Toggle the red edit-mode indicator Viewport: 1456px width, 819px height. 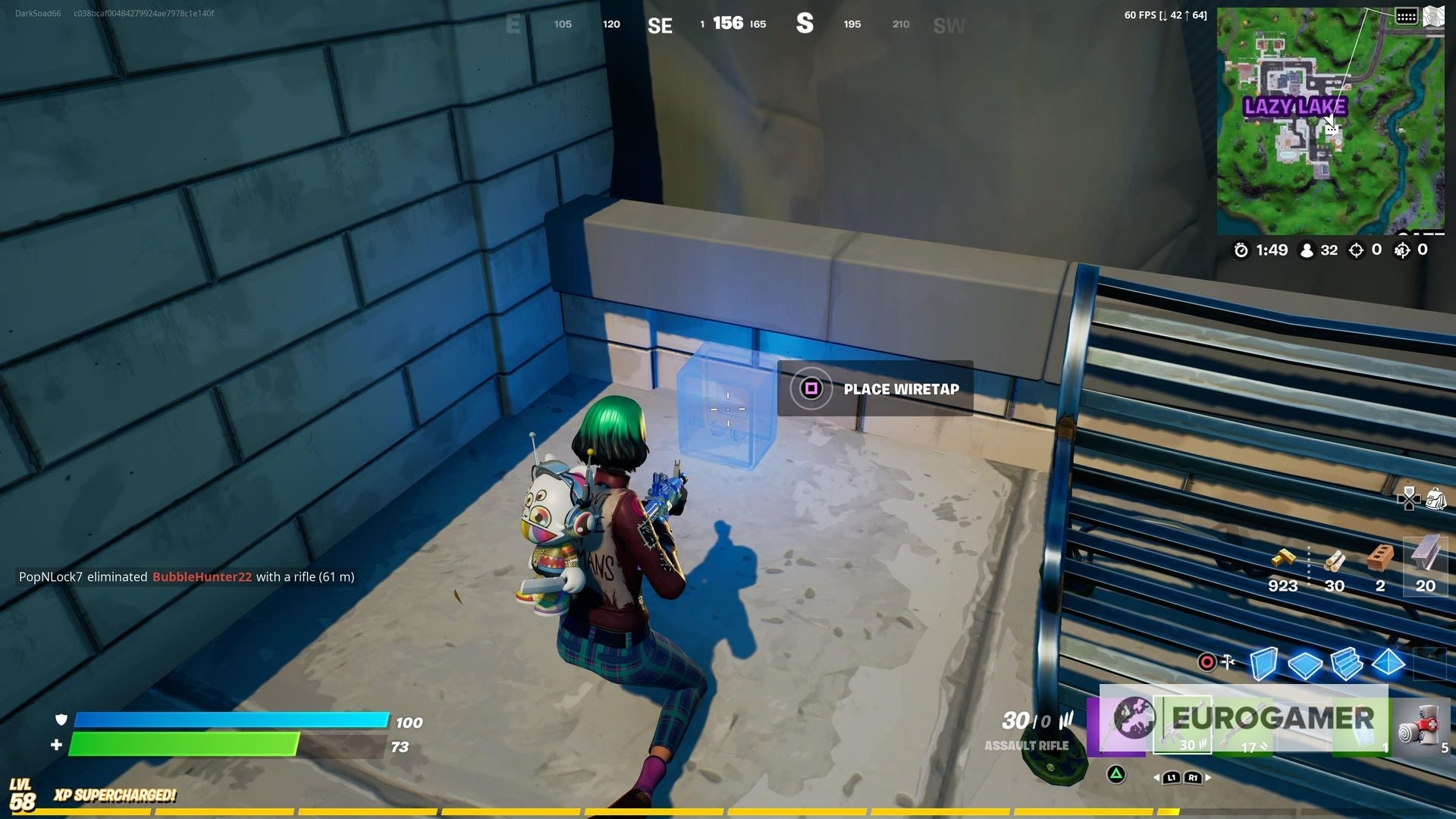point(1208,662)
